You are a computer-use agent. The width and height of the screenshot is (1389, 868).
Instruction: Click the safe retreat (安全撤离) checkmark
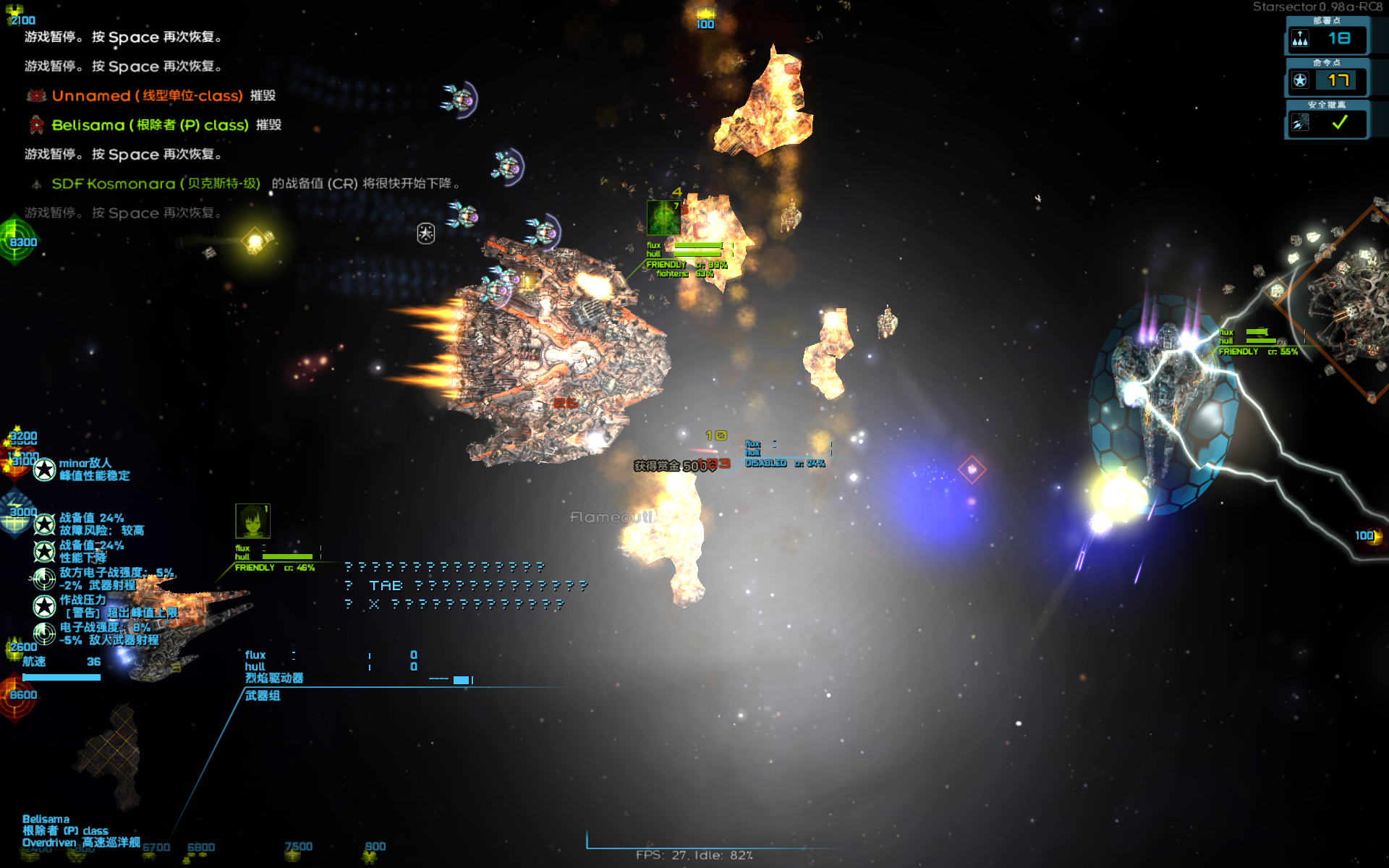click(1340, 123)
